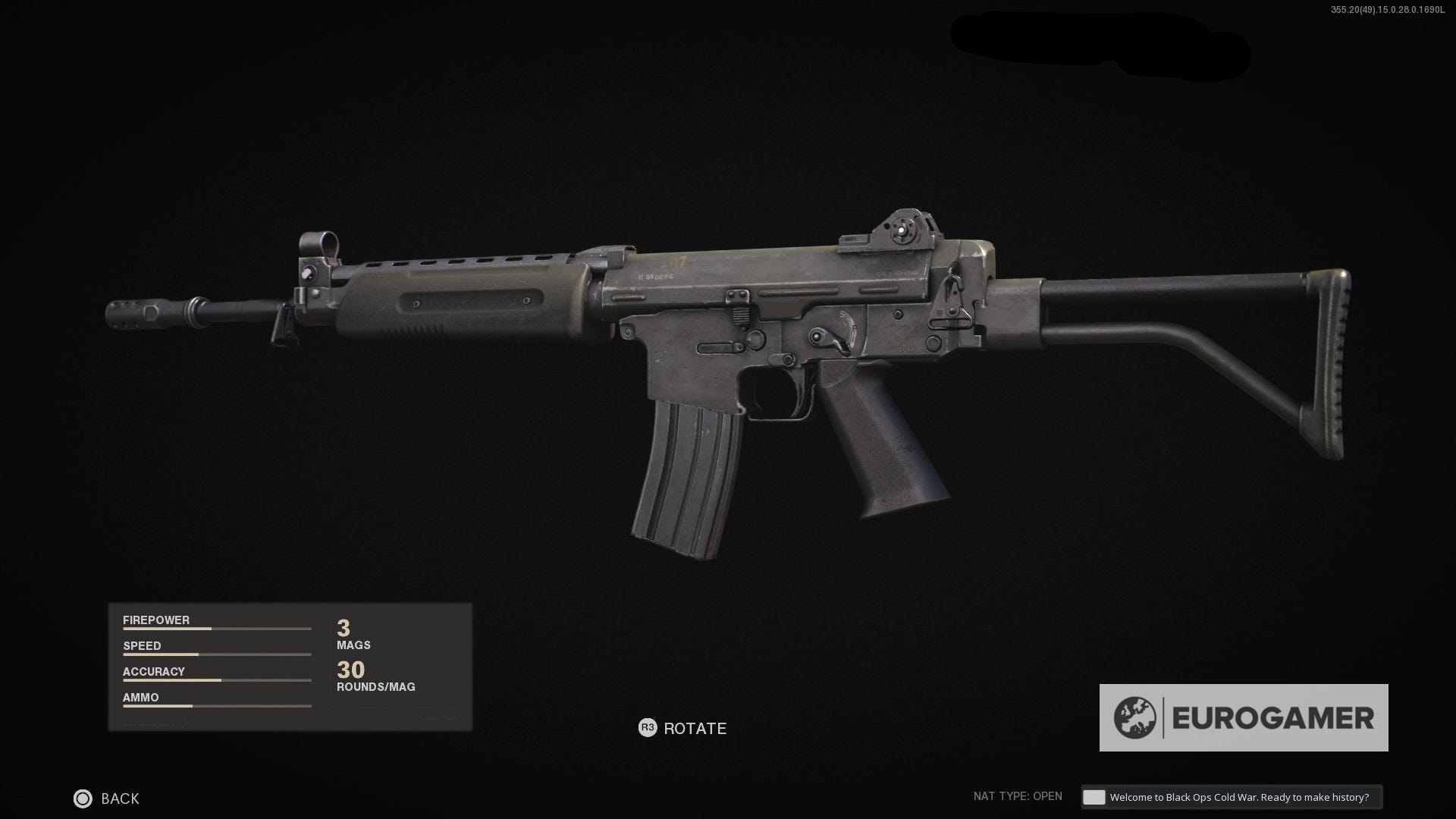
Task: Select the Accuracy stat label
Action: 154,671
